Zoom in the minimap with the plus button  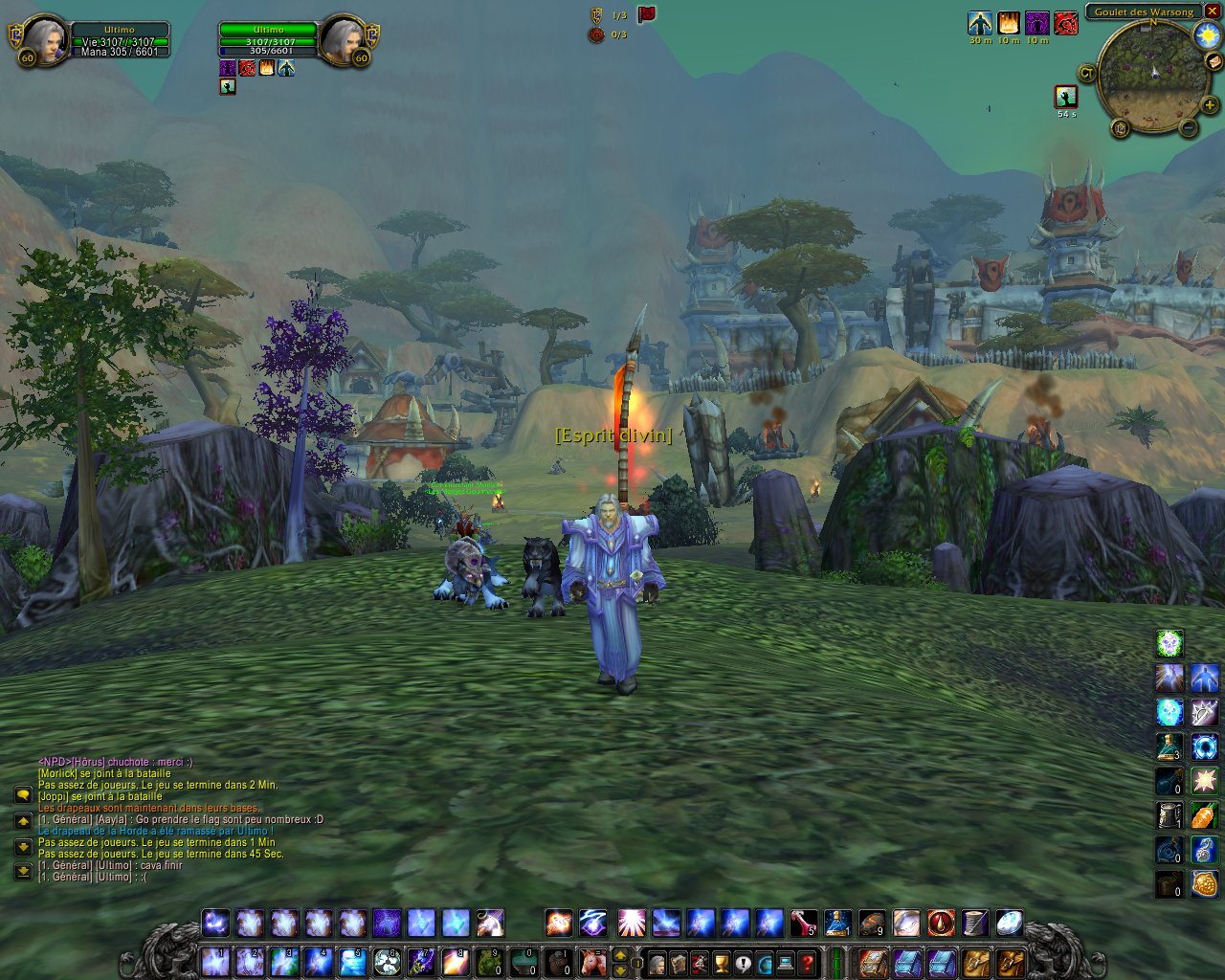pyautogui.click(x=1210, y=105)
